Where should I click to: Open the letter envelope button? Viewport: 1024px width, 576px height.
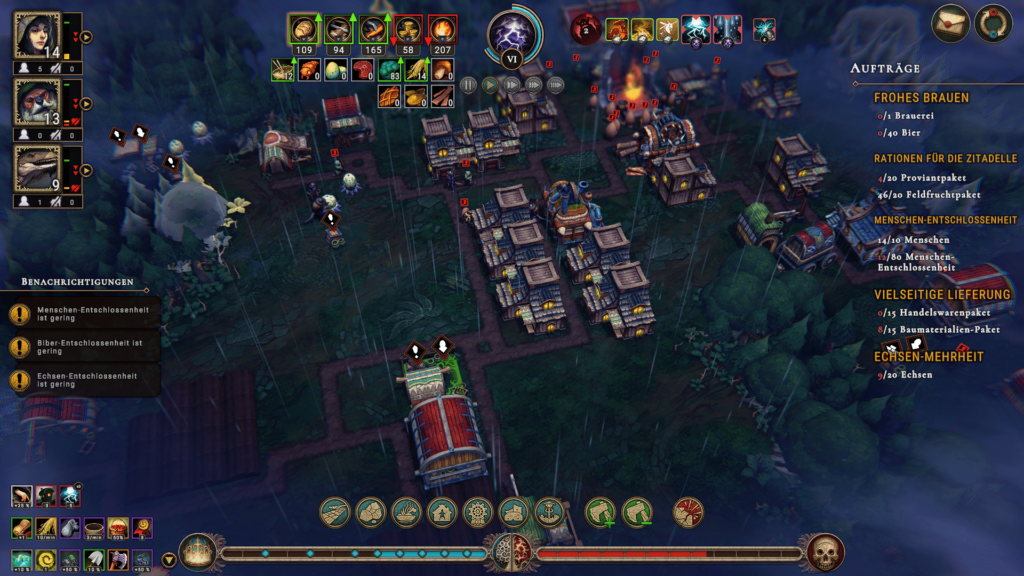pos(950,24)
